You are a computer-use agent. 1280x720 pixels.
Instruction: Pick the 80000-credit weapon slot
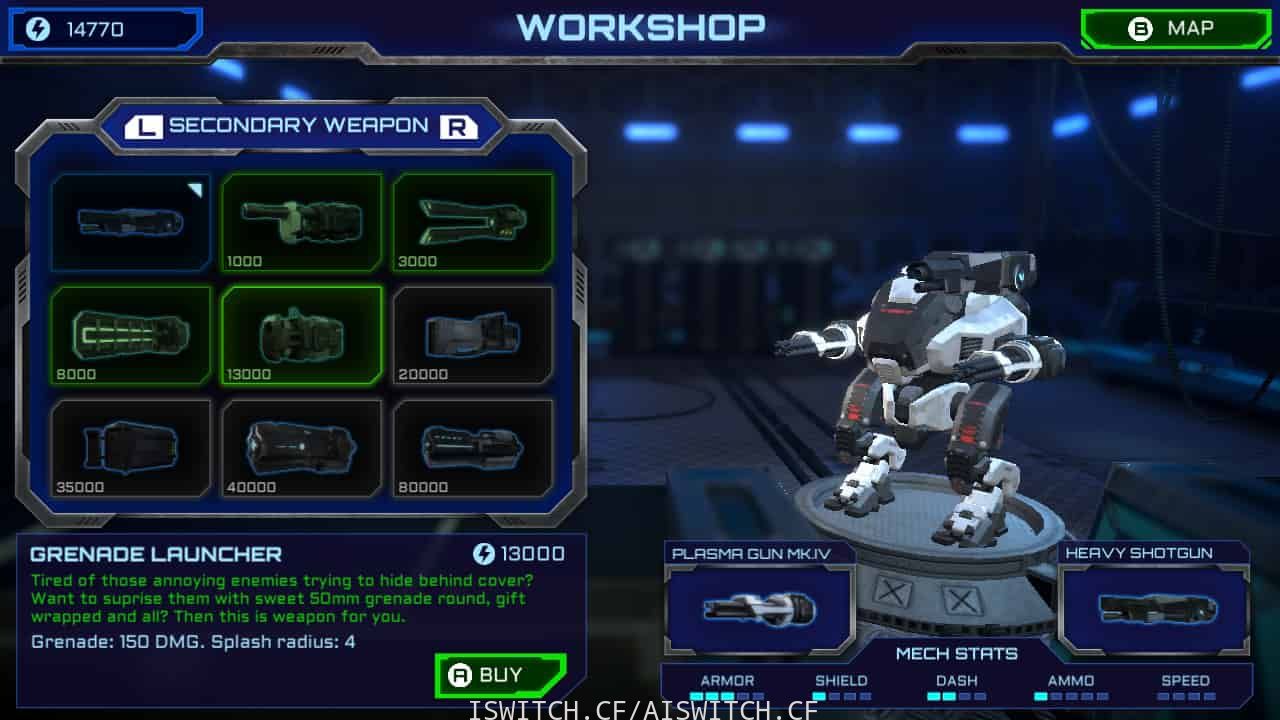473,448
